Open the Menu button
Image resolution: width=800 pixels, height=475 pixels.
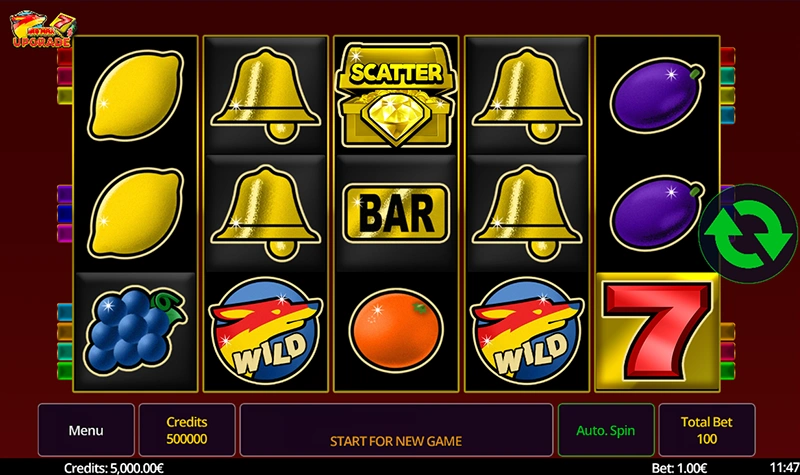point(86,431)
